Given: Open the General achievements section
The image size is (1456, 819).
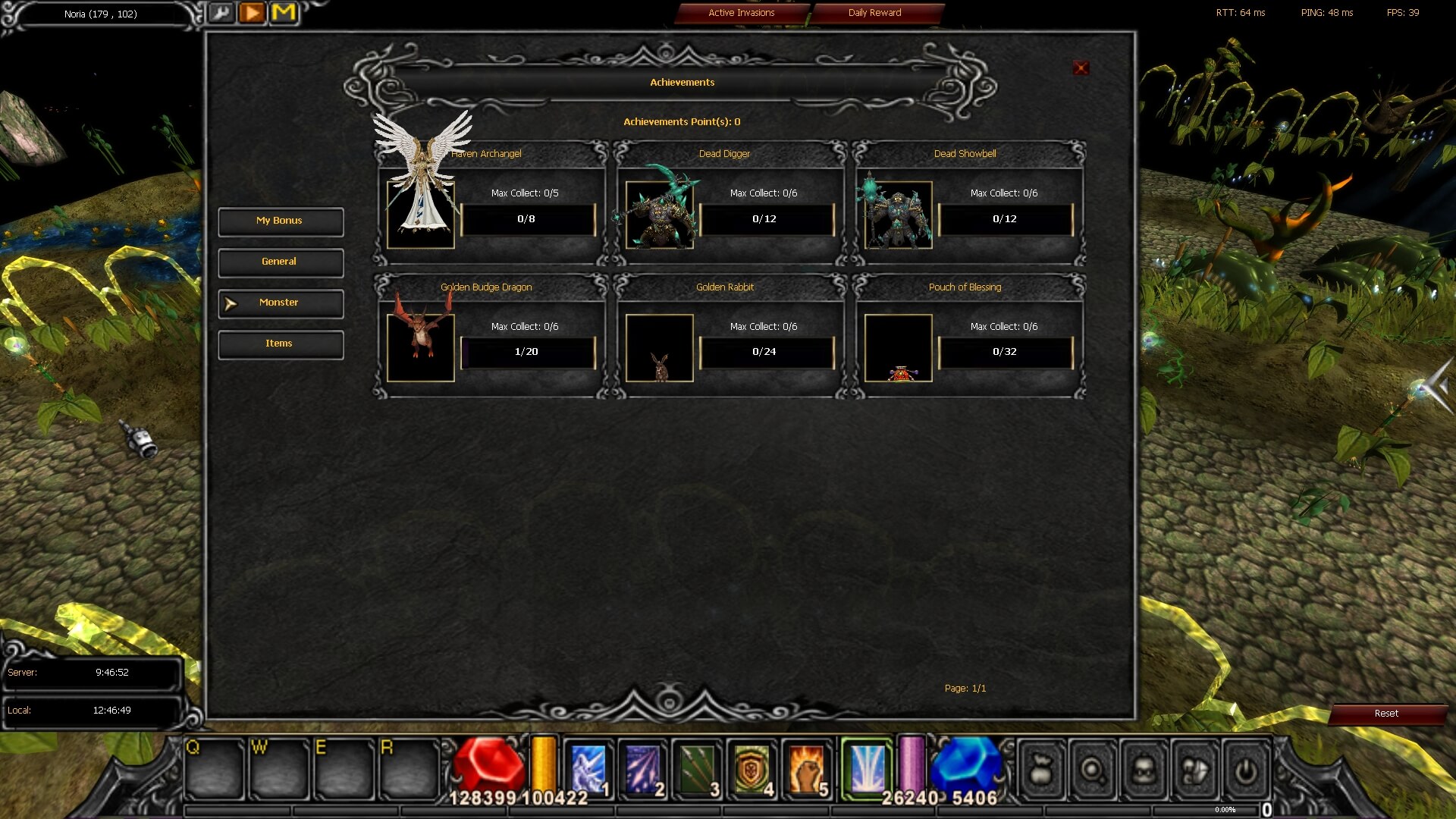Looking at the screenshot, I should [x=280, y=262].
